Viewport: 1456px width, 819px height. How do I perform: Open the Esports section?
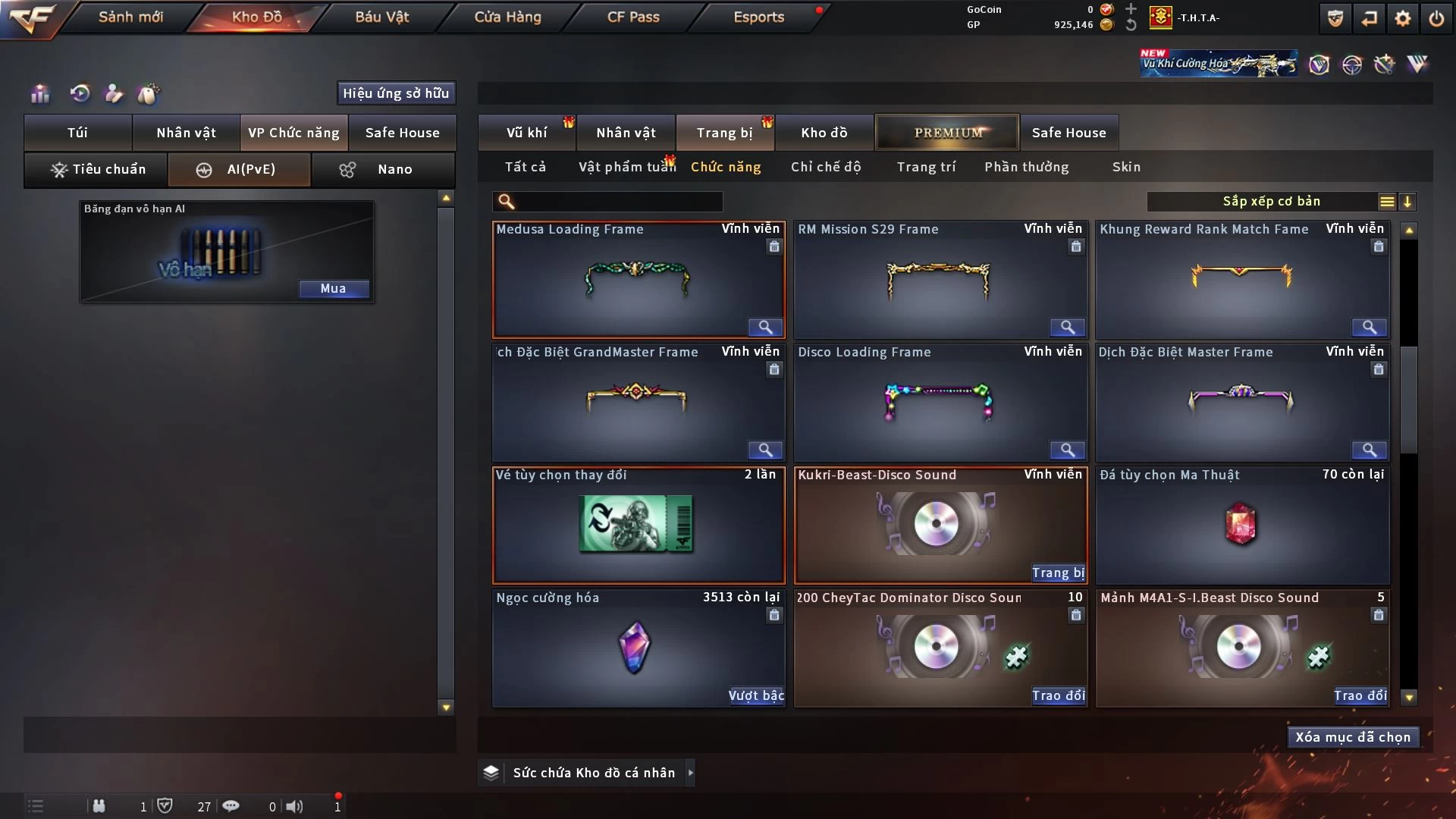click(x=758, y=17)
